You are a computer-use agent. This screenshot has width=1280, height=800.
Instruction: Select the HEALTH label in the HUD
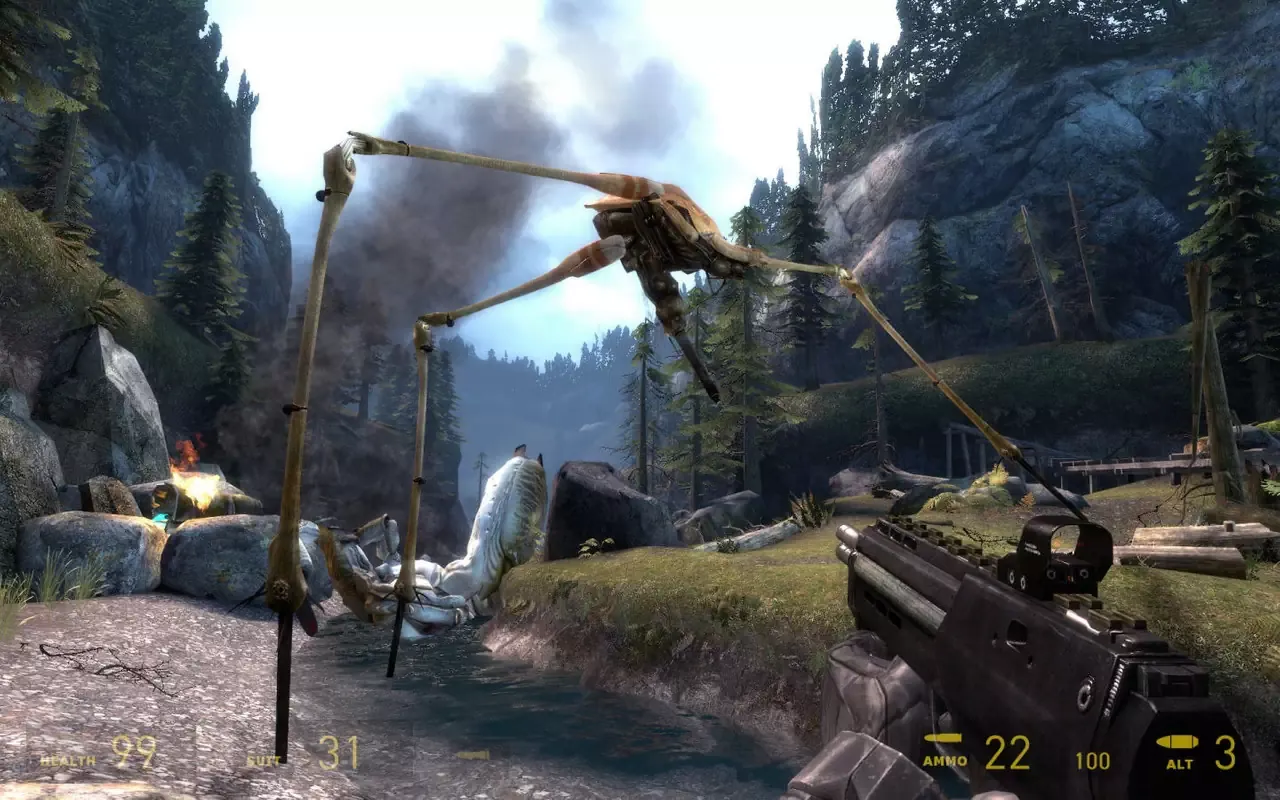(x=67, y=760)
